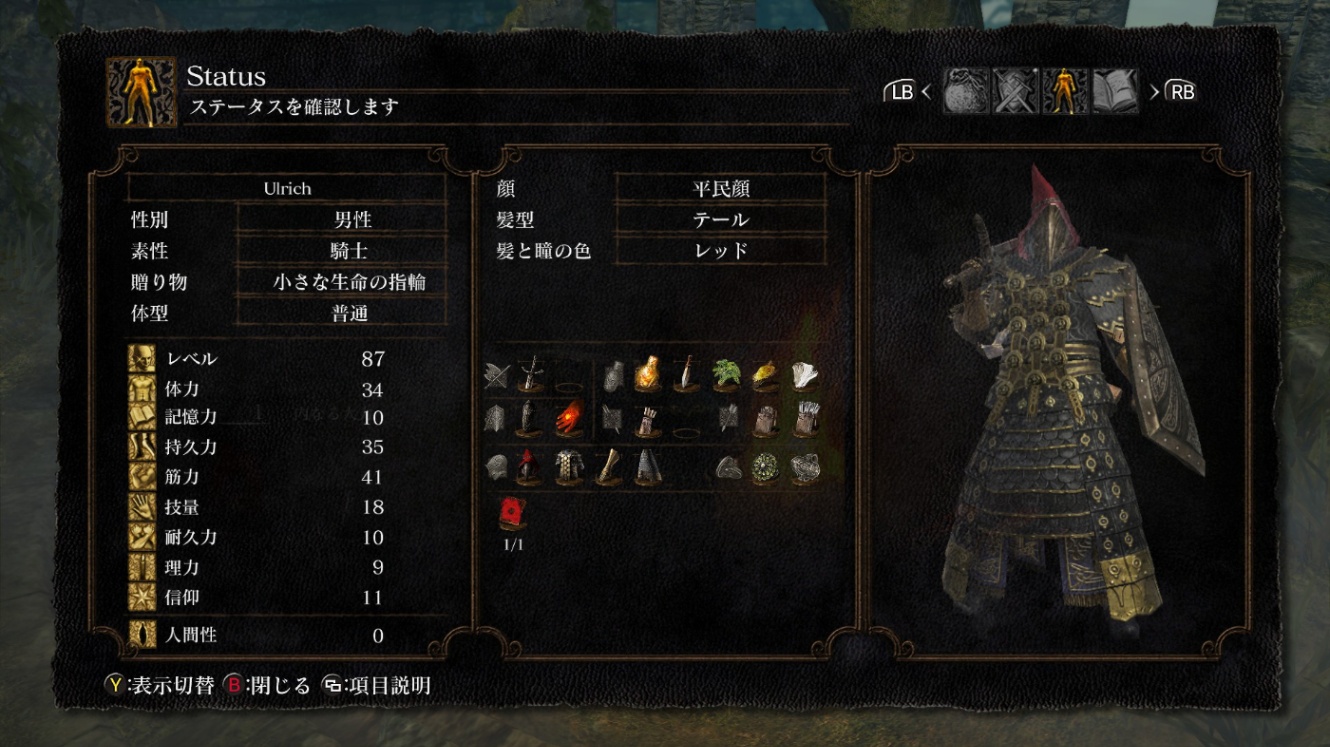Select the glowing red pyromancy hand slot

tap(569, 418)
